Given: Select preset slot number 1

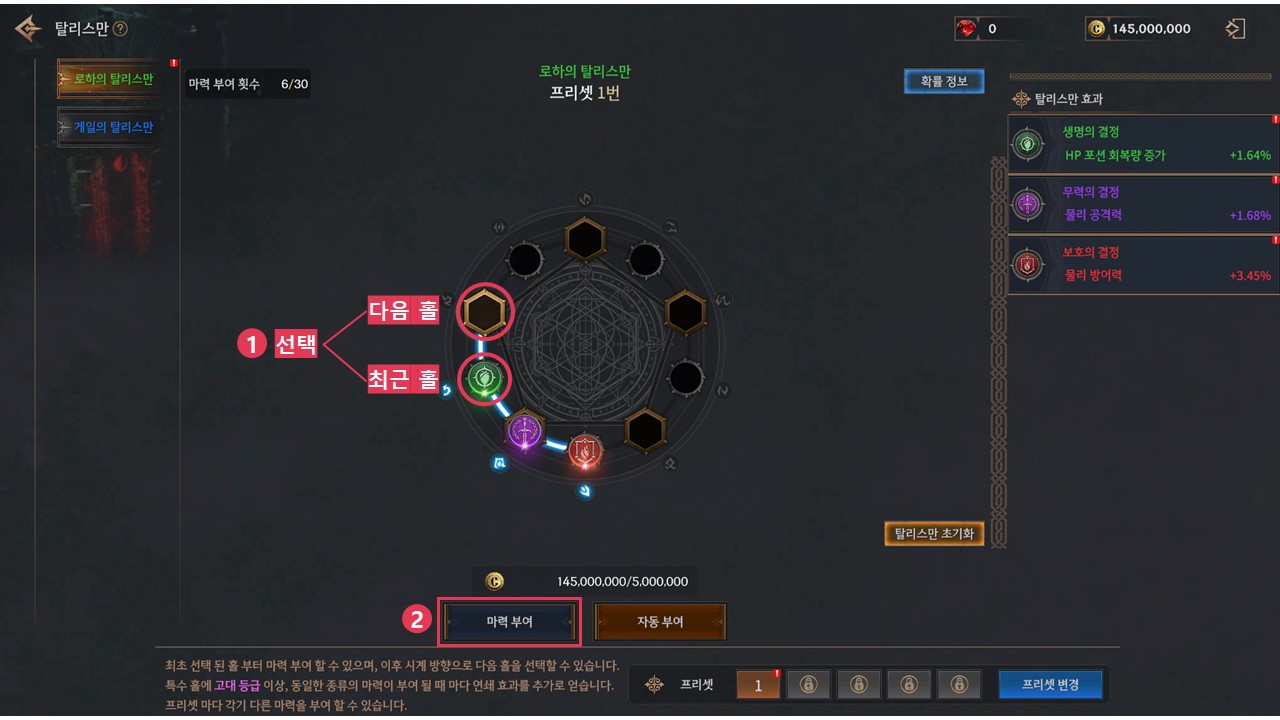Looking at the screenshot, I should [x=758, y=685].
